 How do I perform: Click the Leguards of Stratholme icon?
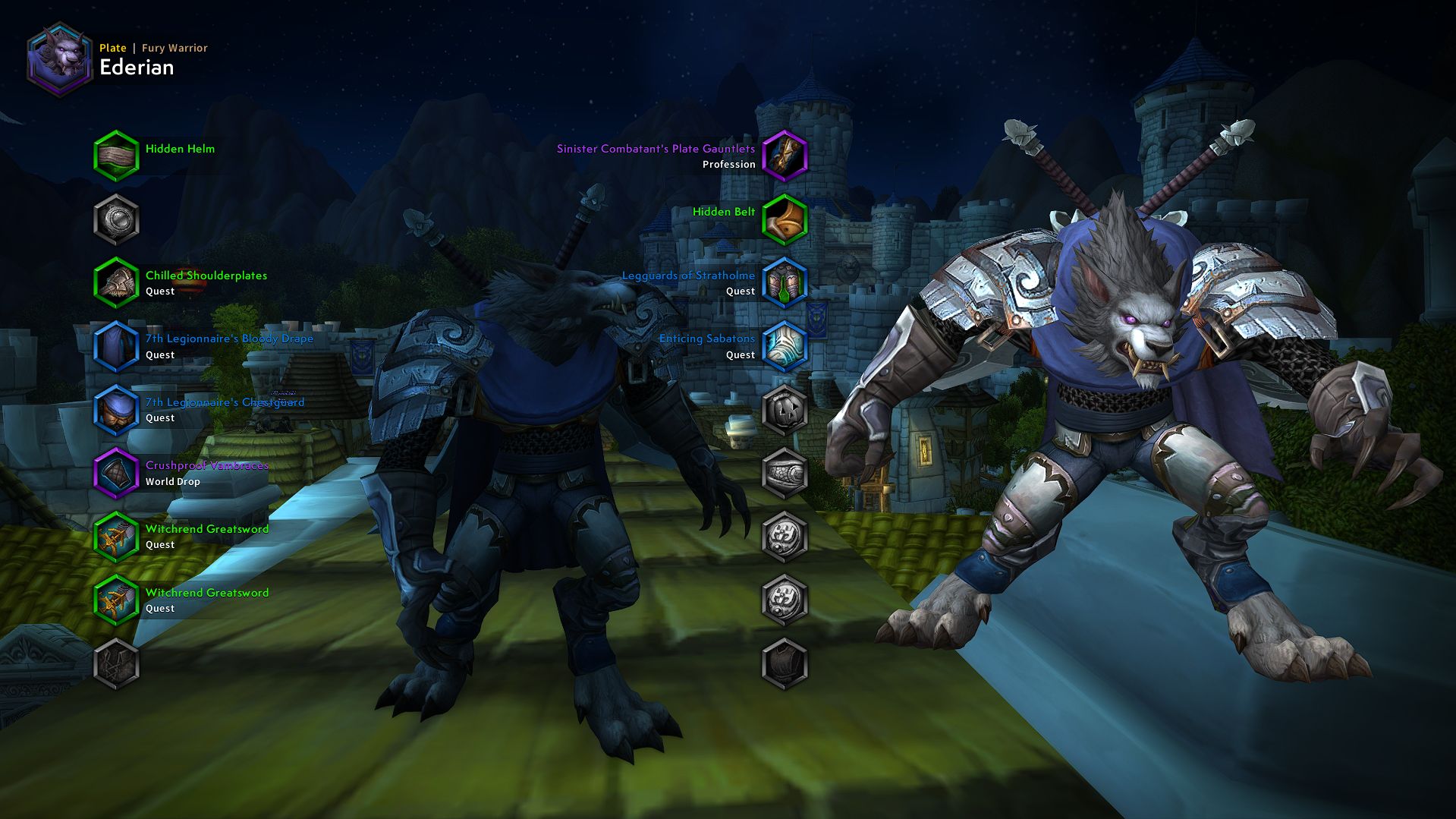click(785, 281)
